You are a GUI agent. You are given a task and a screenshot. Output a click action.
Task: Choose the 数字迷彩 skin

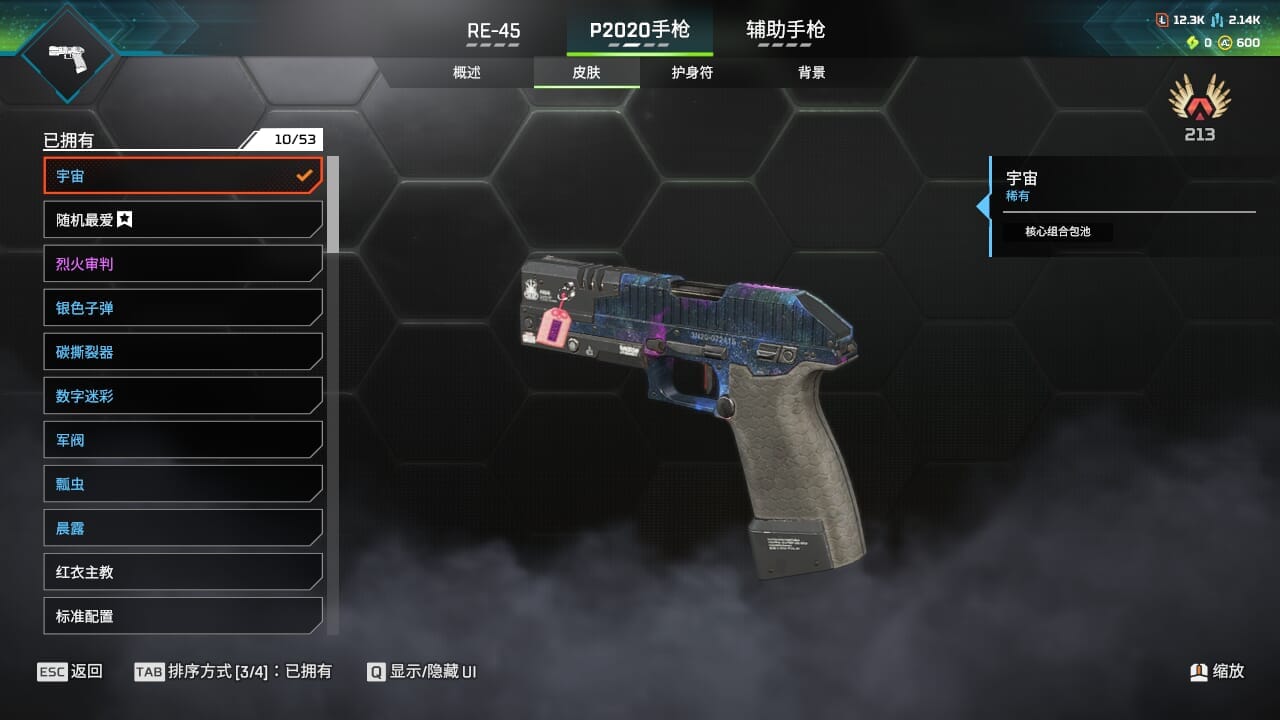[183, 396]
